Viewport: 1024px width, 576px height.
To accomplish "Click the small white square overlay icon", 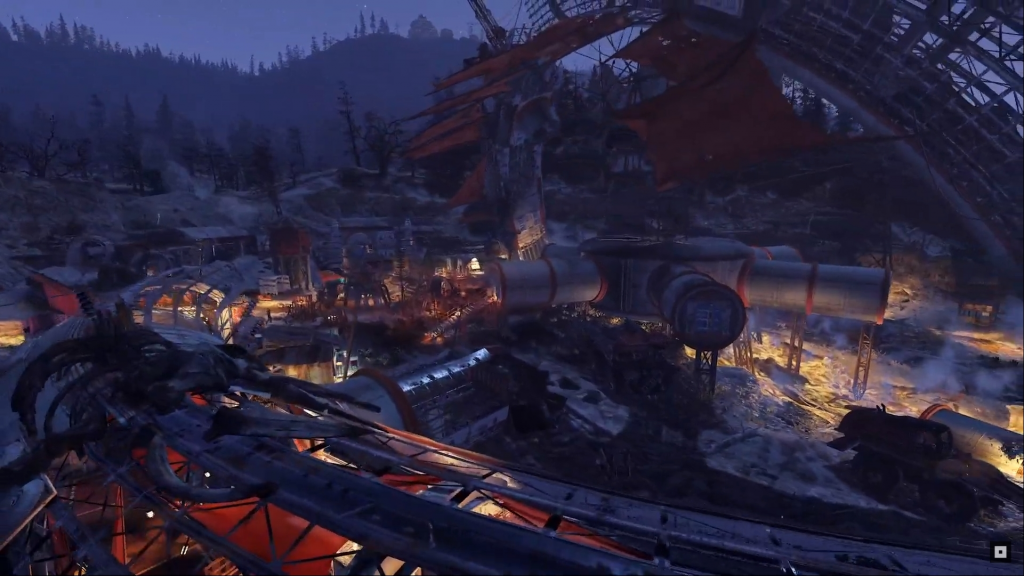I will click(x=999, y=551).
